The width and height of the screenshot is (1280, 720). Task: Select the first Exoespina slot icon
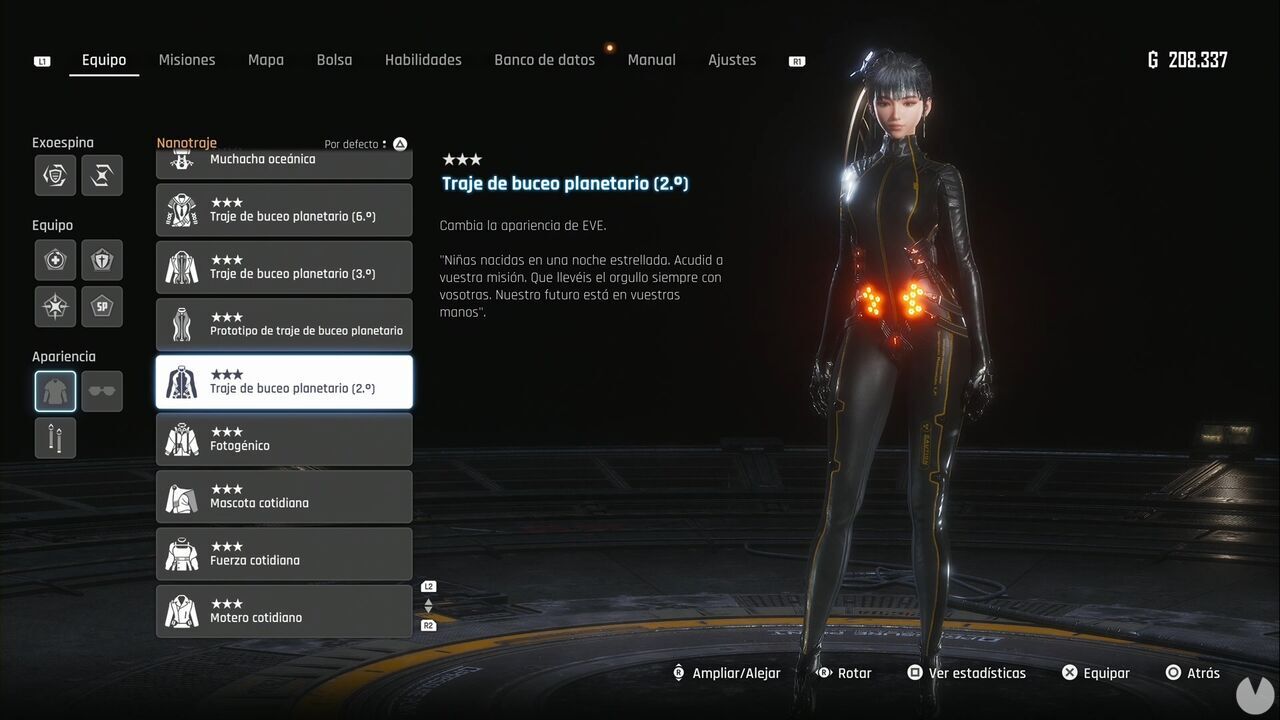pos(55,176)
